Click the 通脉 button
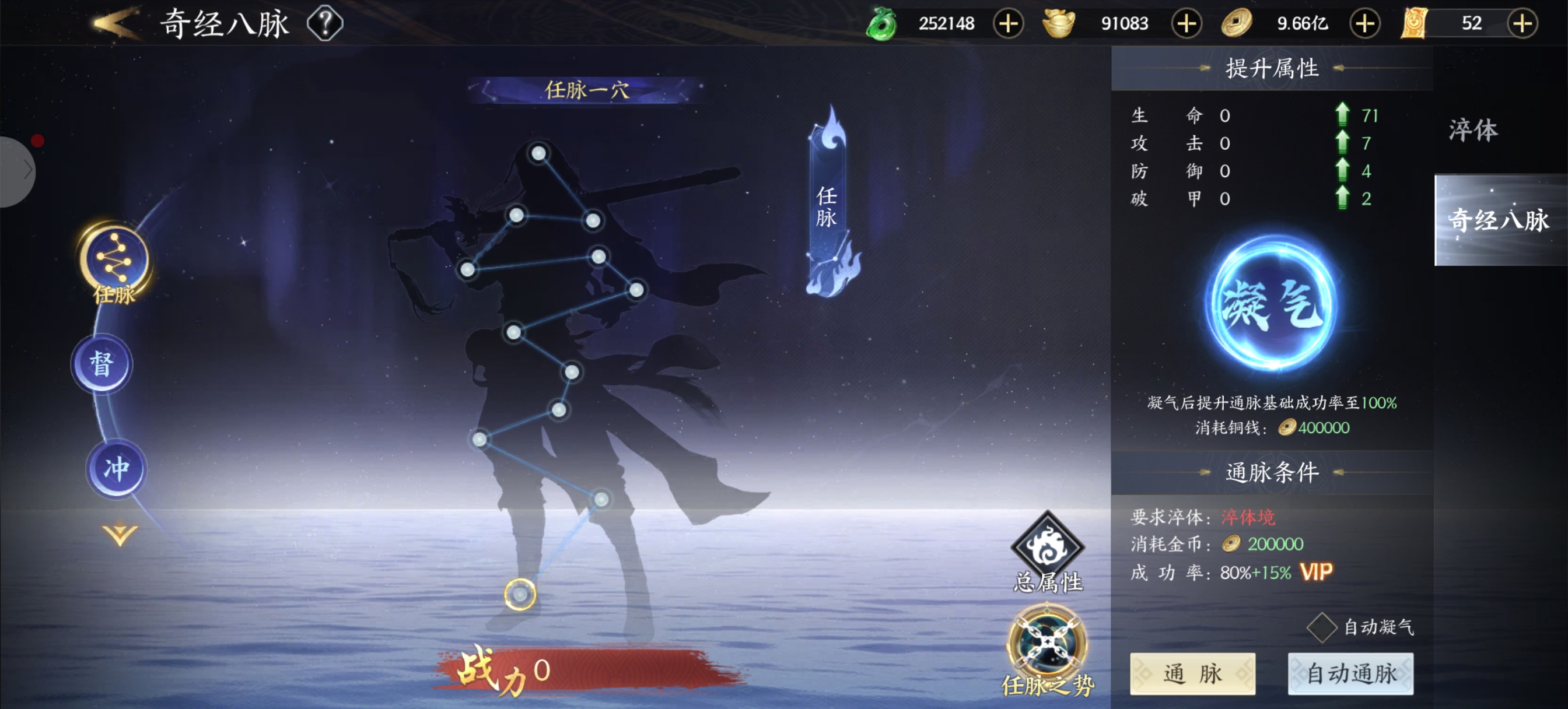This screenshot has height=709, width=1568. click(x=1192, y=673)
